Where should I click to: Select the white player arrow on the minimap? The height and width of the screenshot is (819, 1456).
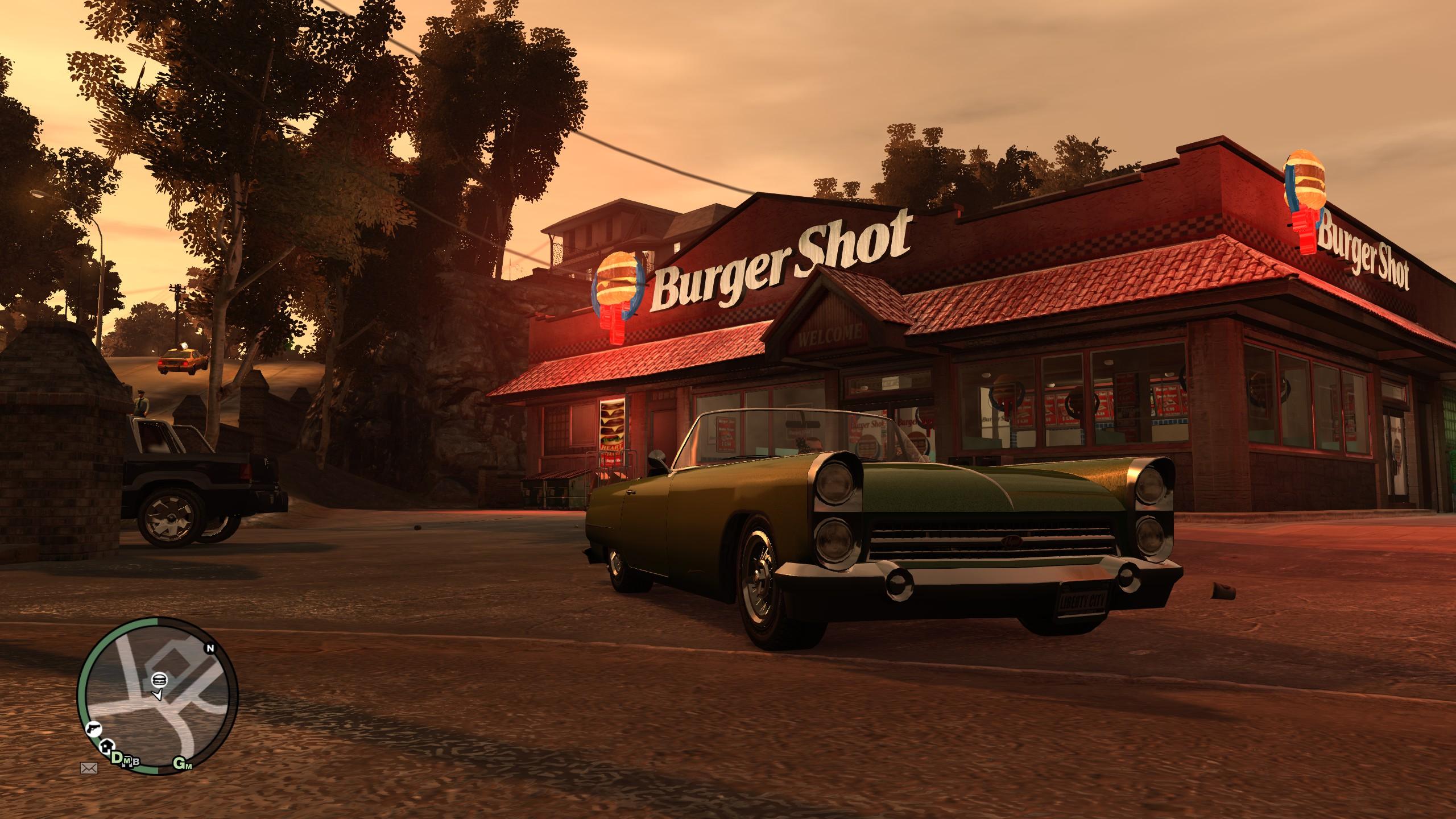(x=158, y=710)
